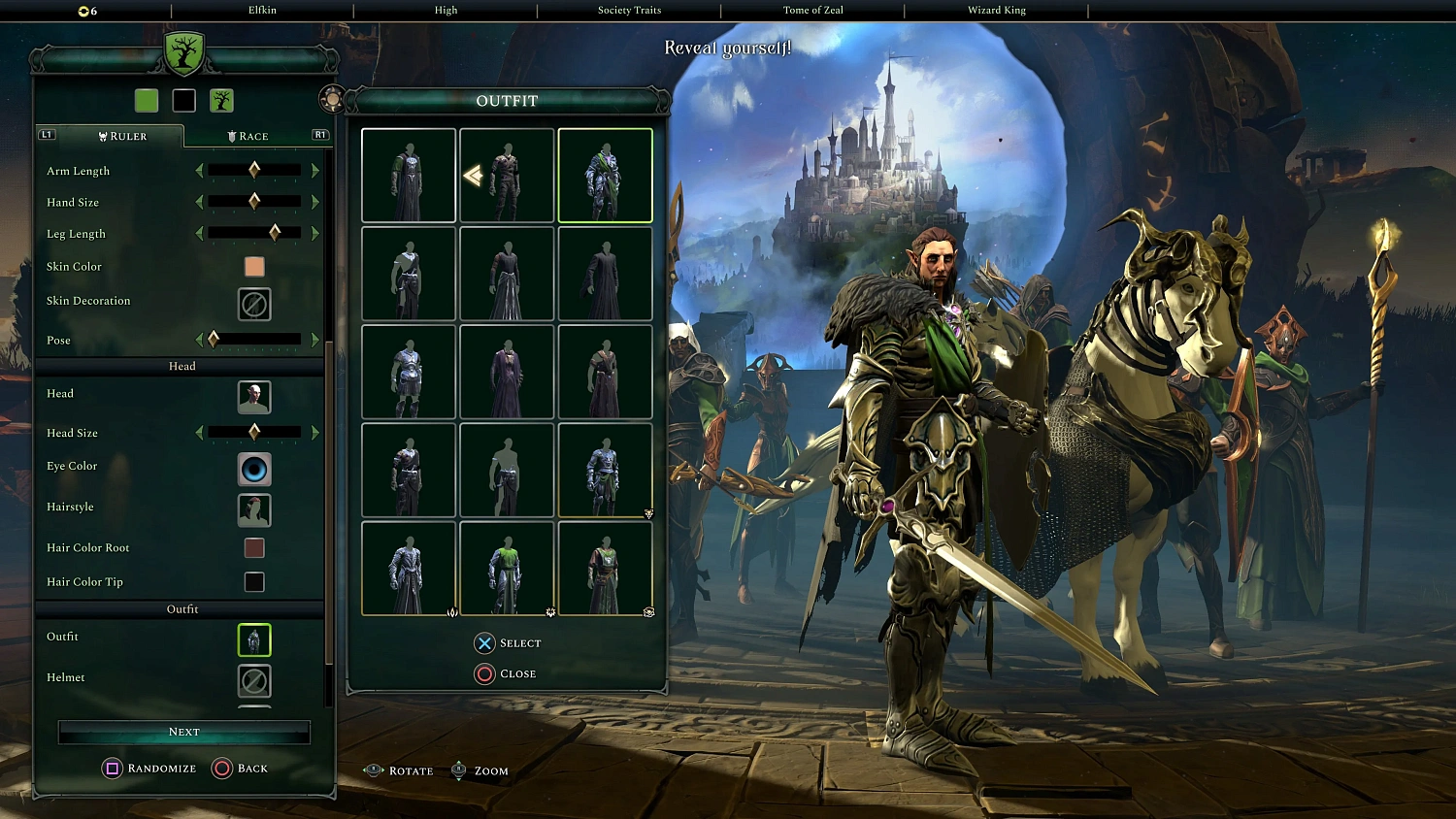Open the Eye Color picker

(253, 470)
